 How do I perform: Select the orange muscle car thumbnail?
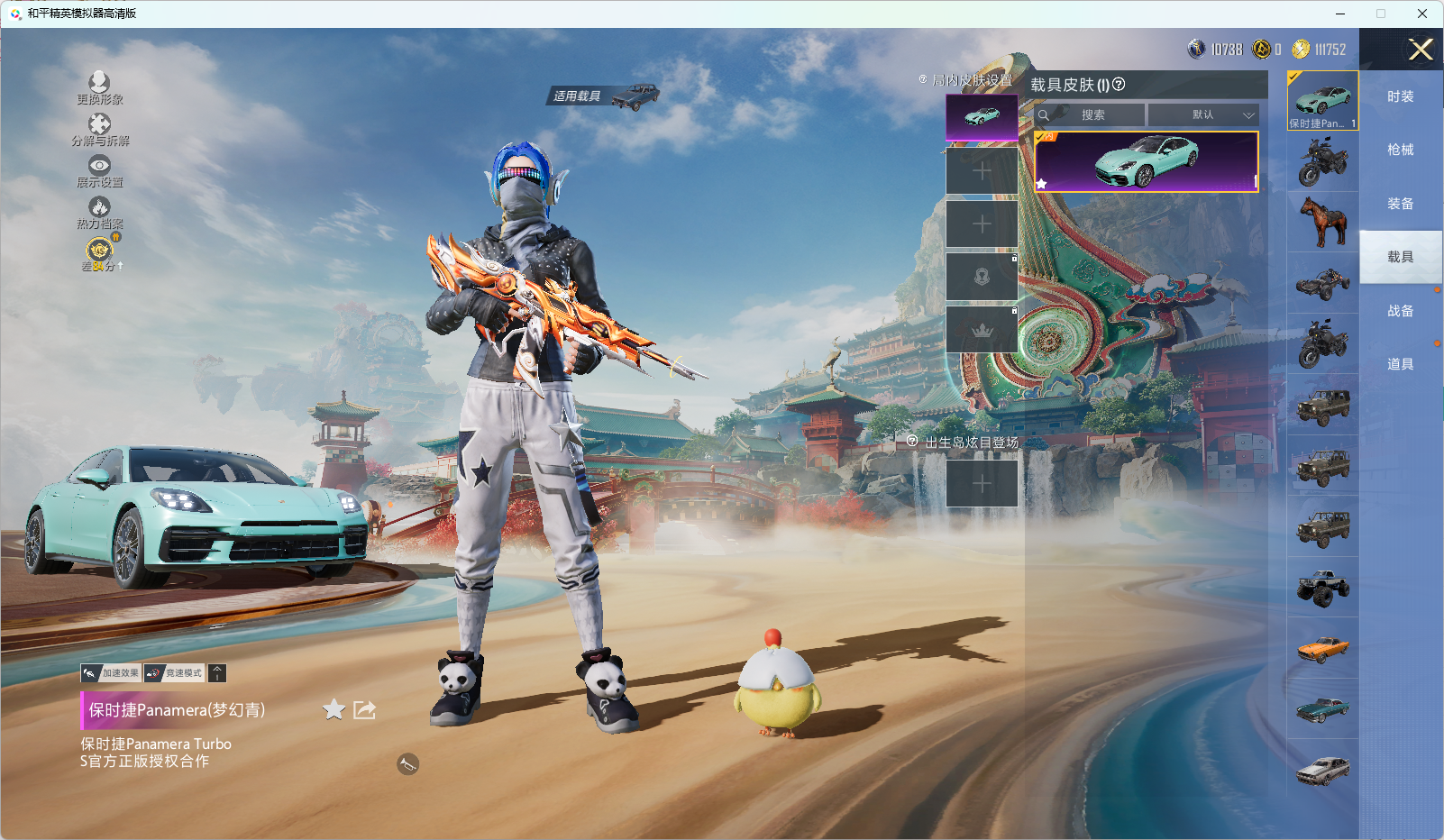(x=1322, y=648)
